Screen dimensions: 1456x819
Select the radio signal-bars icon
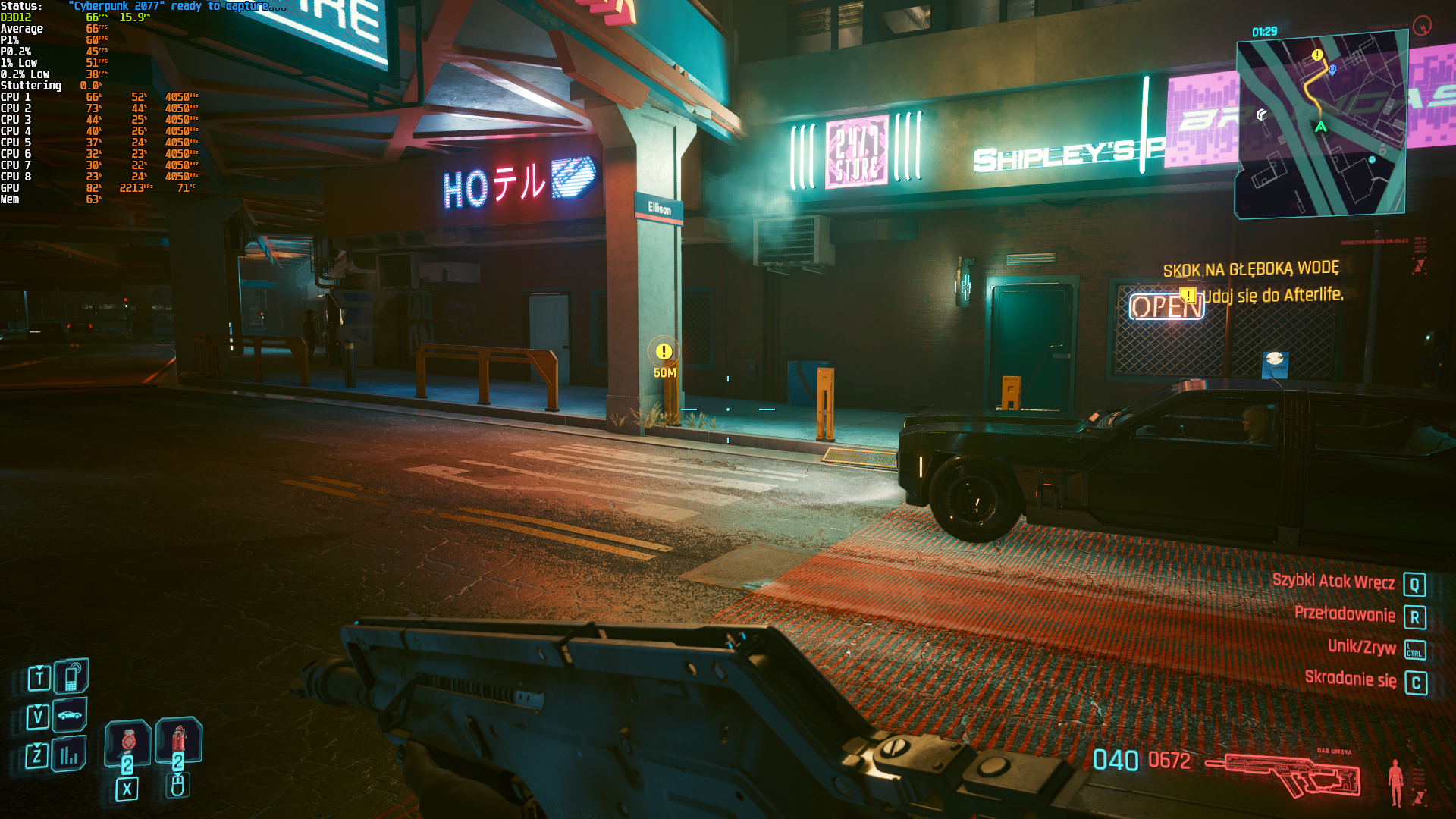click(69, 755)
